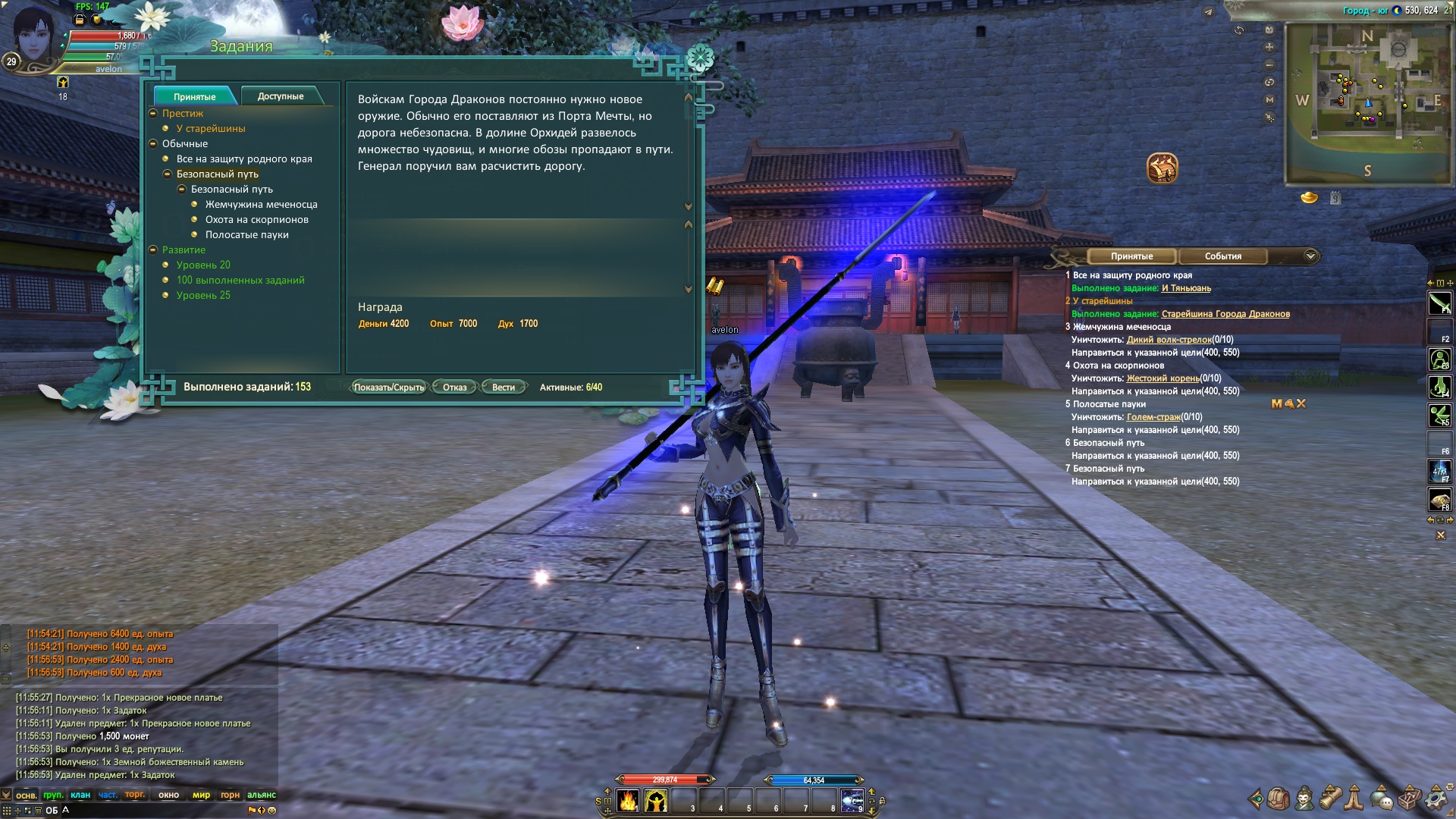Switch to the Доступные quests tab
Image resolution: width=1456 pixels, height=819 pixels.
(280, 96)
